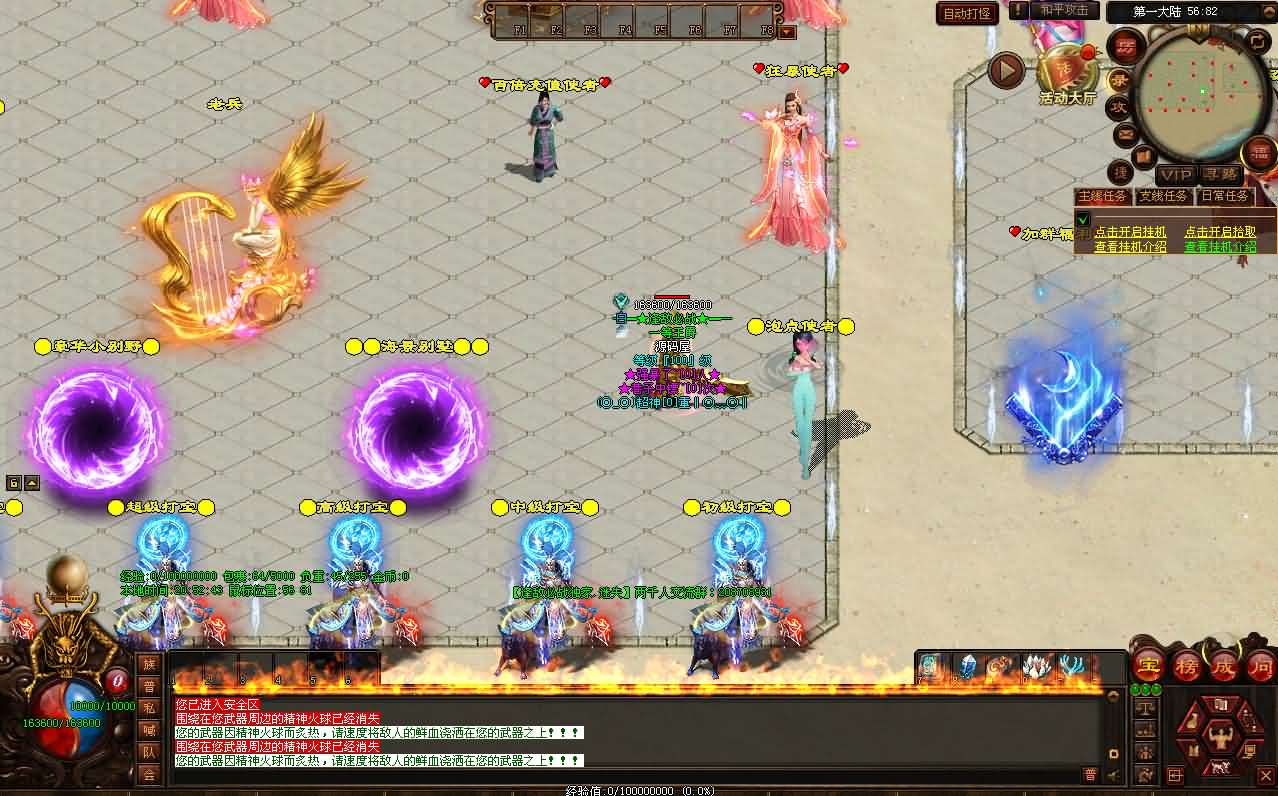Select the blue crystal item slot
Image resolution: width=1278 pixels, height=796 pixels.
(967, 667)
